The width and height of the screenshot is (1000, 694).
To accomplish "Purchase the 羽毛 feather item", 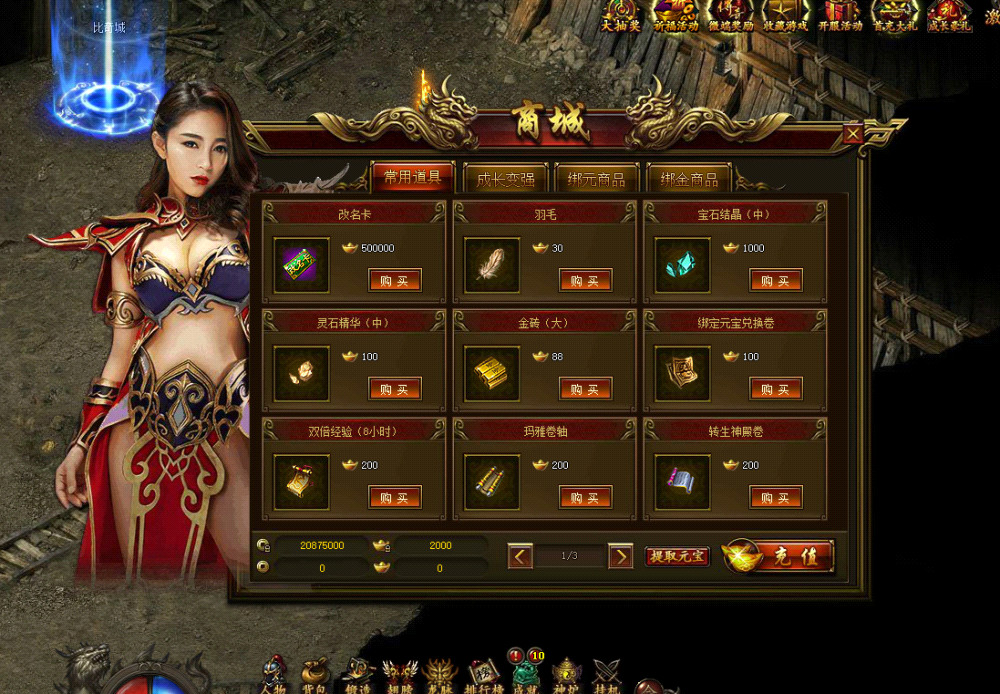I will (x=585, y=280).
